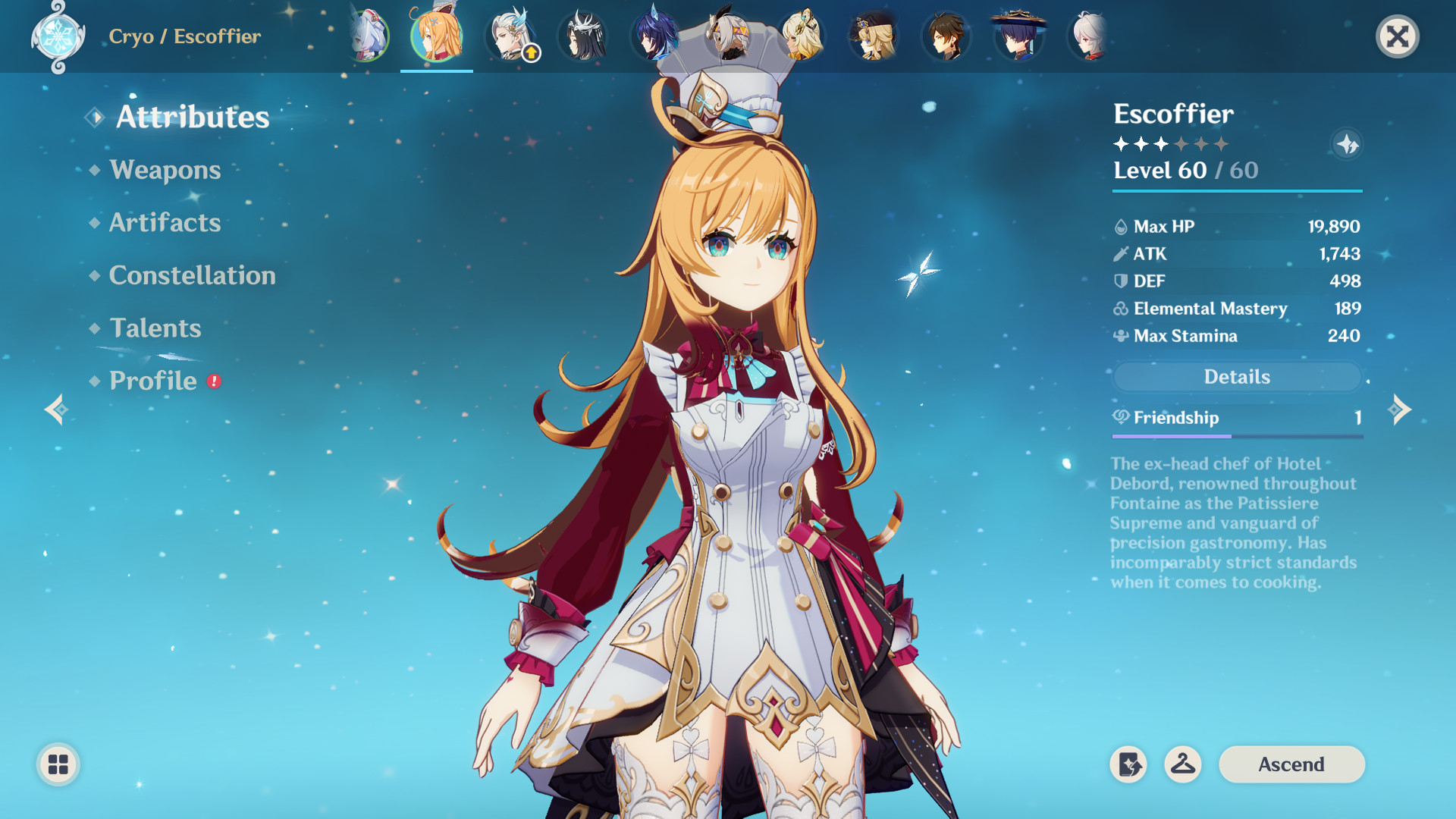Open the share card icon near Ascend
1456x819 pixels.
(x=1128, y=764)
